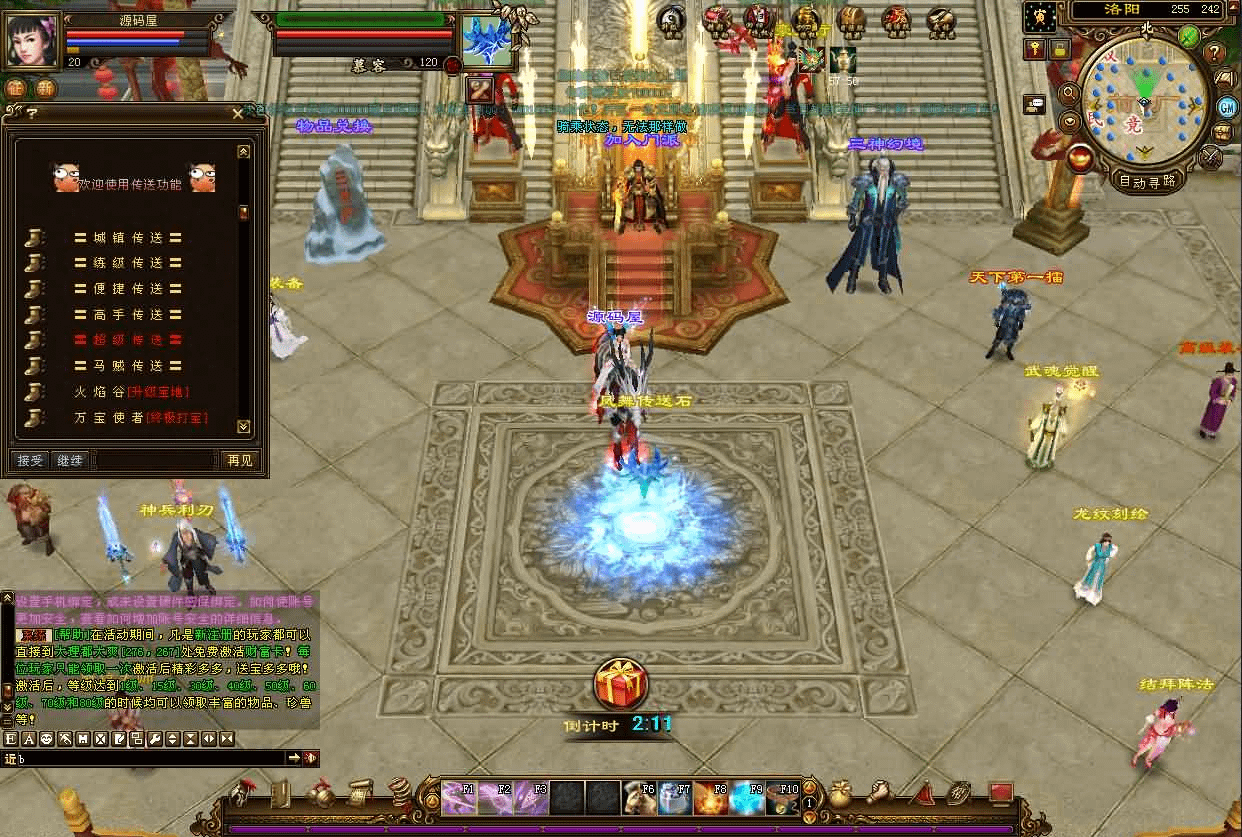Activate the F9 ice skill slot
This screenshot has width=1242, height=837.
coord(748,798)
